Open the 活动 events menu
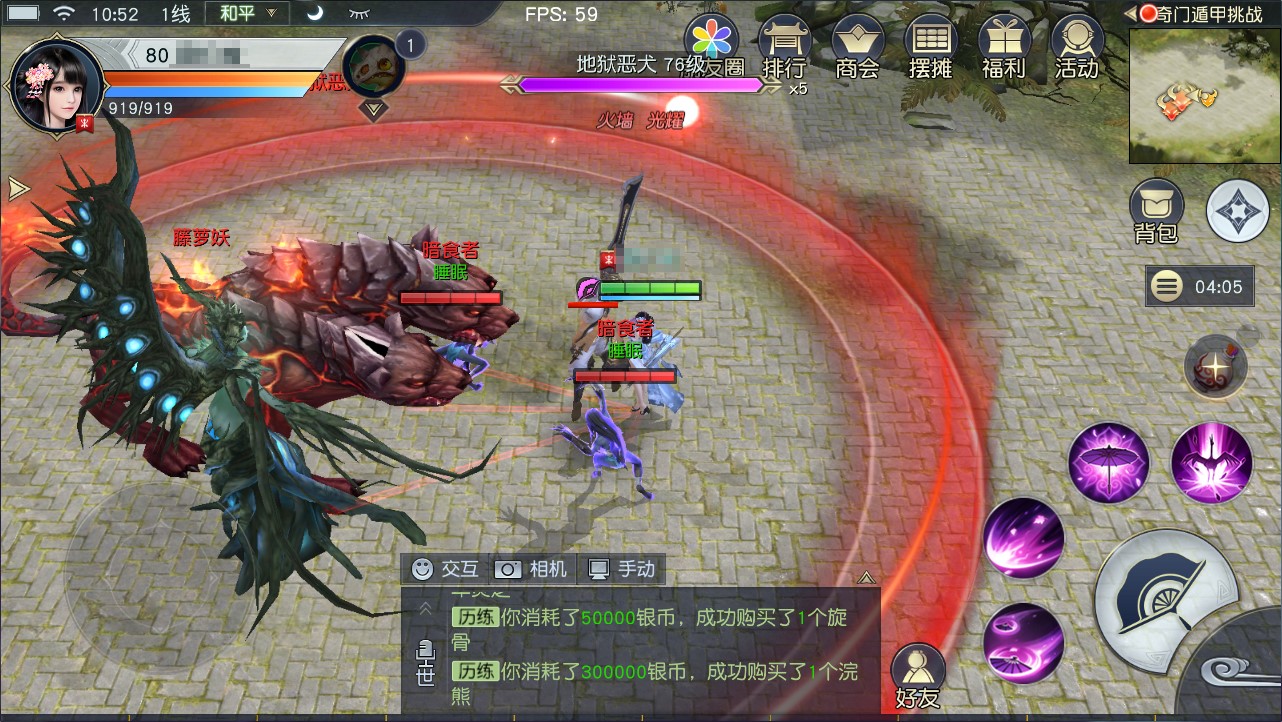1282x722 pixels. [x=1077, y=48]
